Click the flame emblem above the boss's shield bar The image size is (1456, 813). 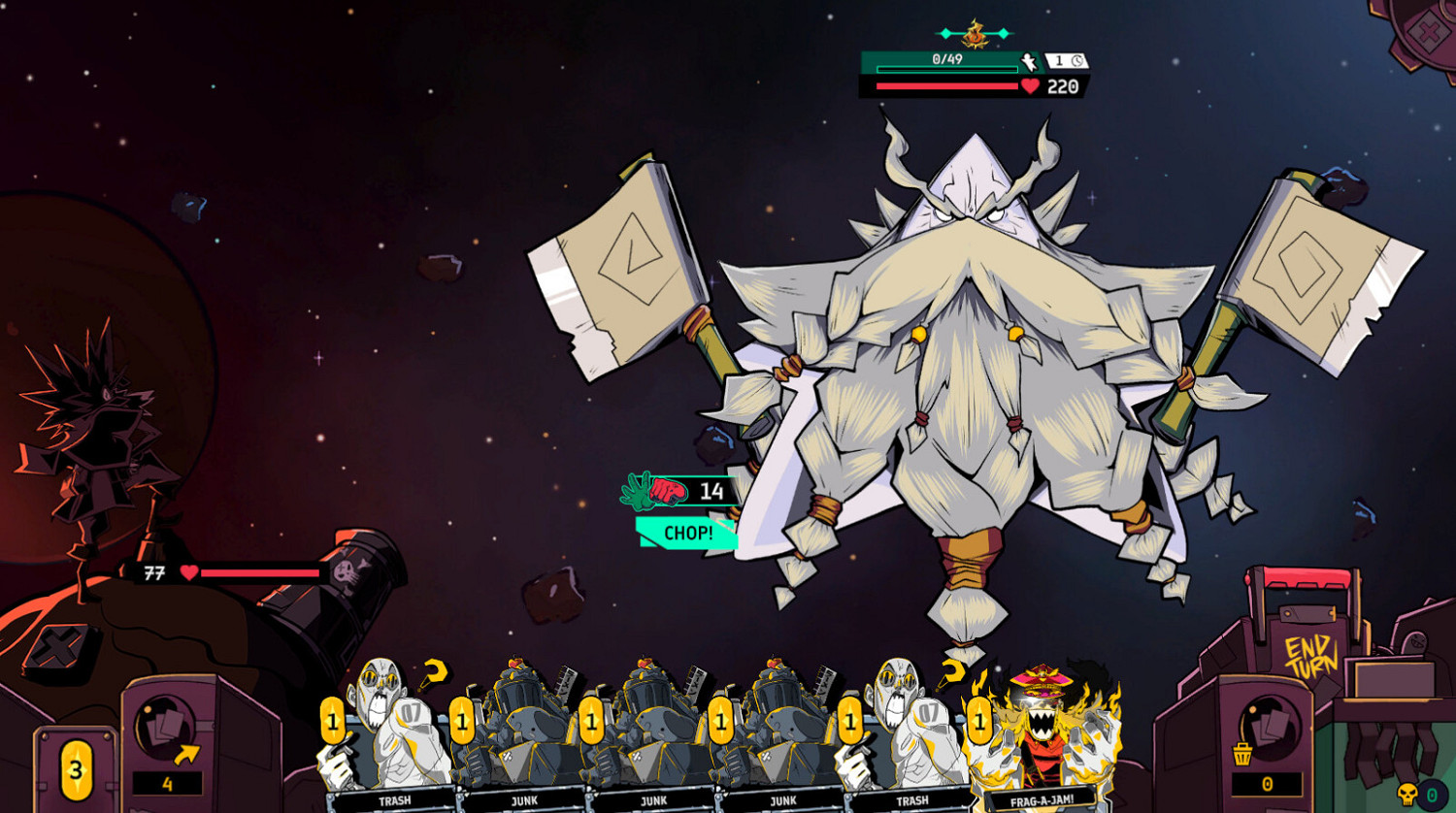[975, 39]
